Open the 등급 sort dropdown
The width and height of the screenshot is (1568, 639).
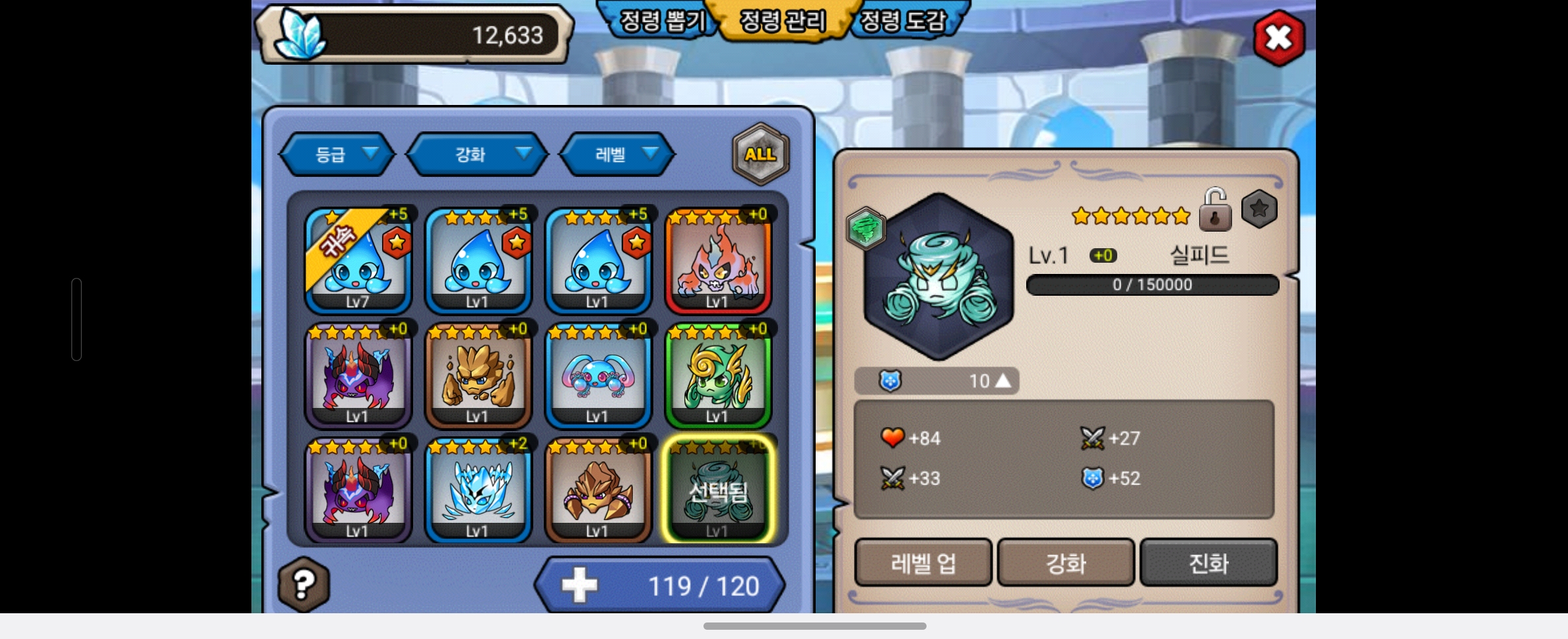337,154
